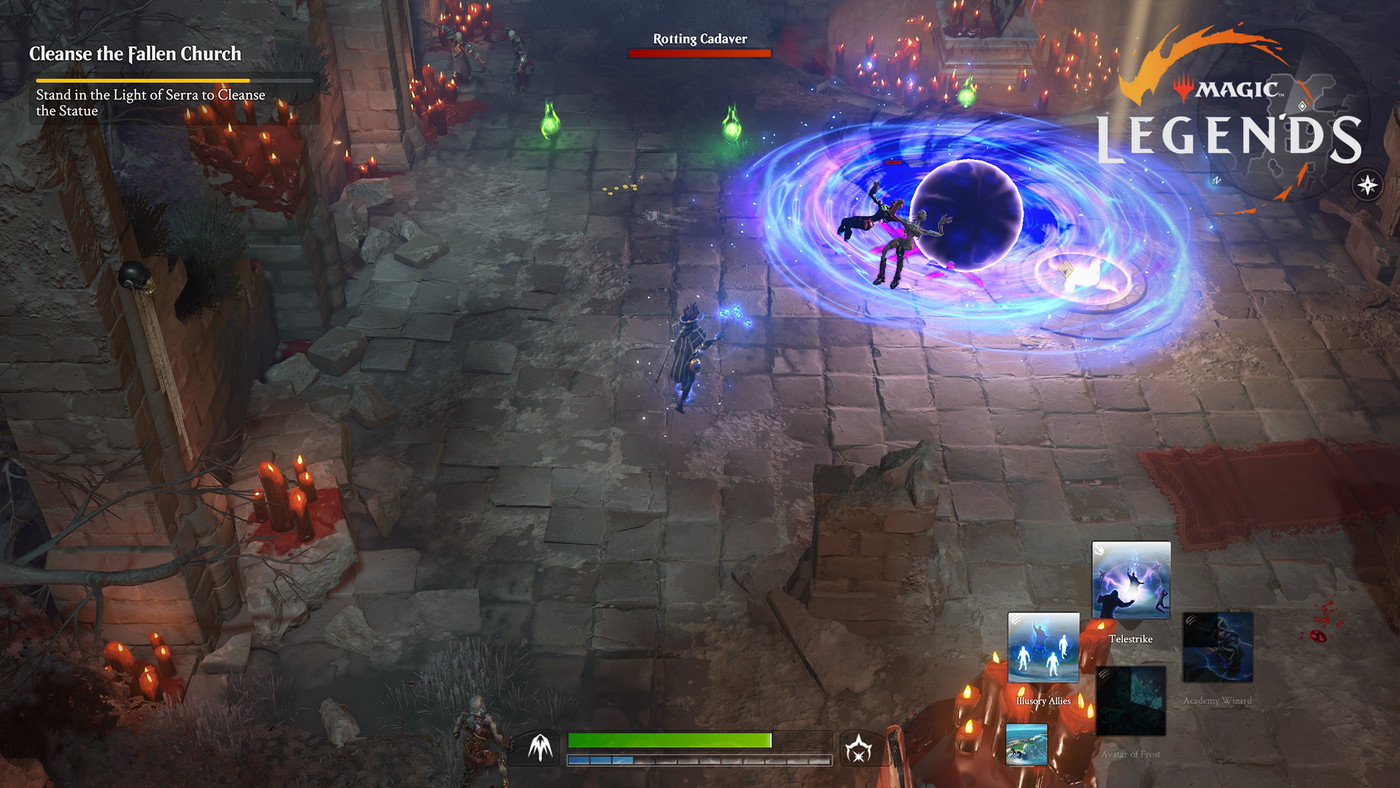Cast the Illusory Allies spell card
Viewport: 1400px width, 788px height.
pyautogui.click(x=1043, y=648)
